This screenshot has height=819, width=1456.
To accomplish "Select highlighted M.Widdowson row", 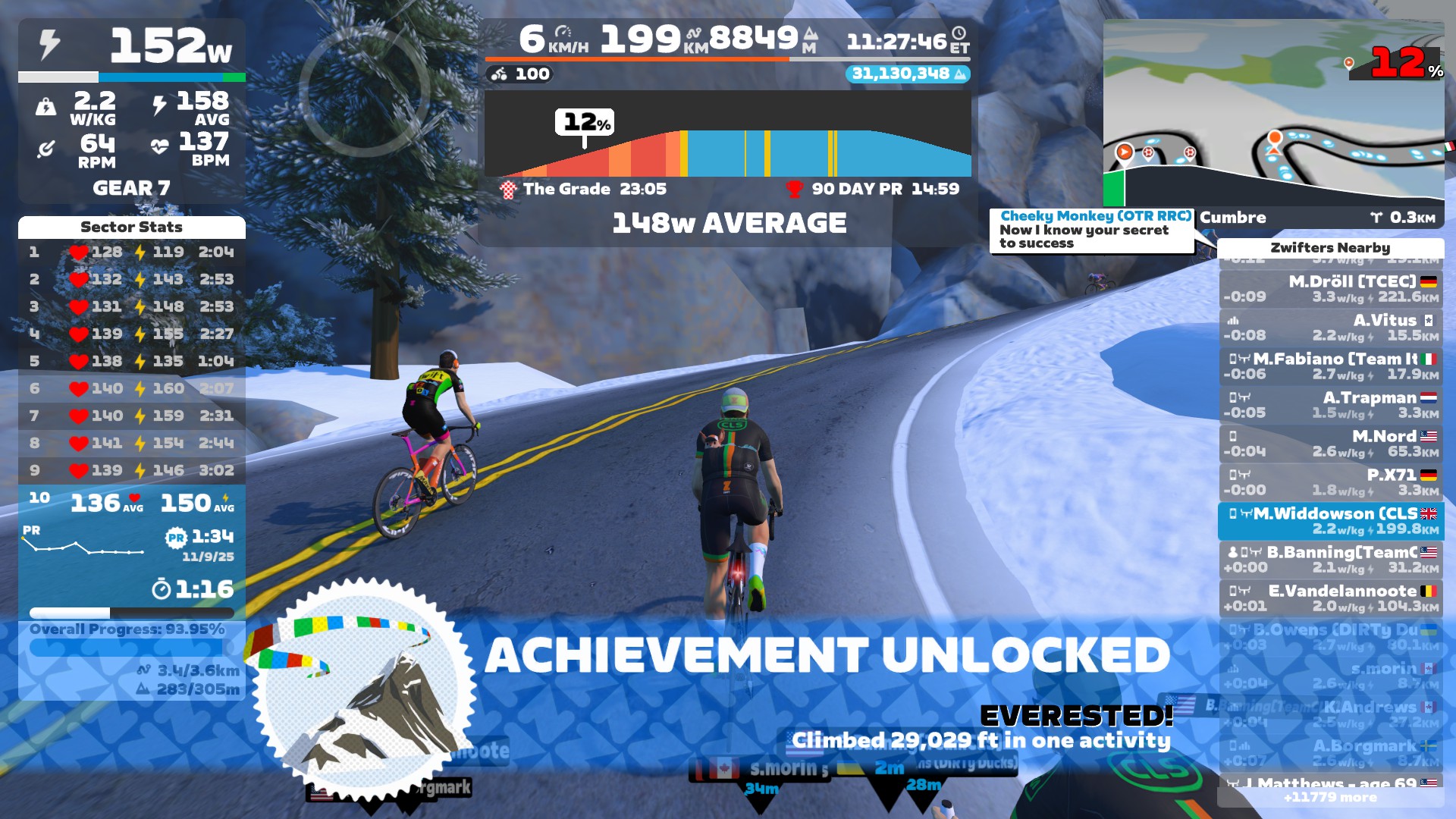I will [1331, 521].
